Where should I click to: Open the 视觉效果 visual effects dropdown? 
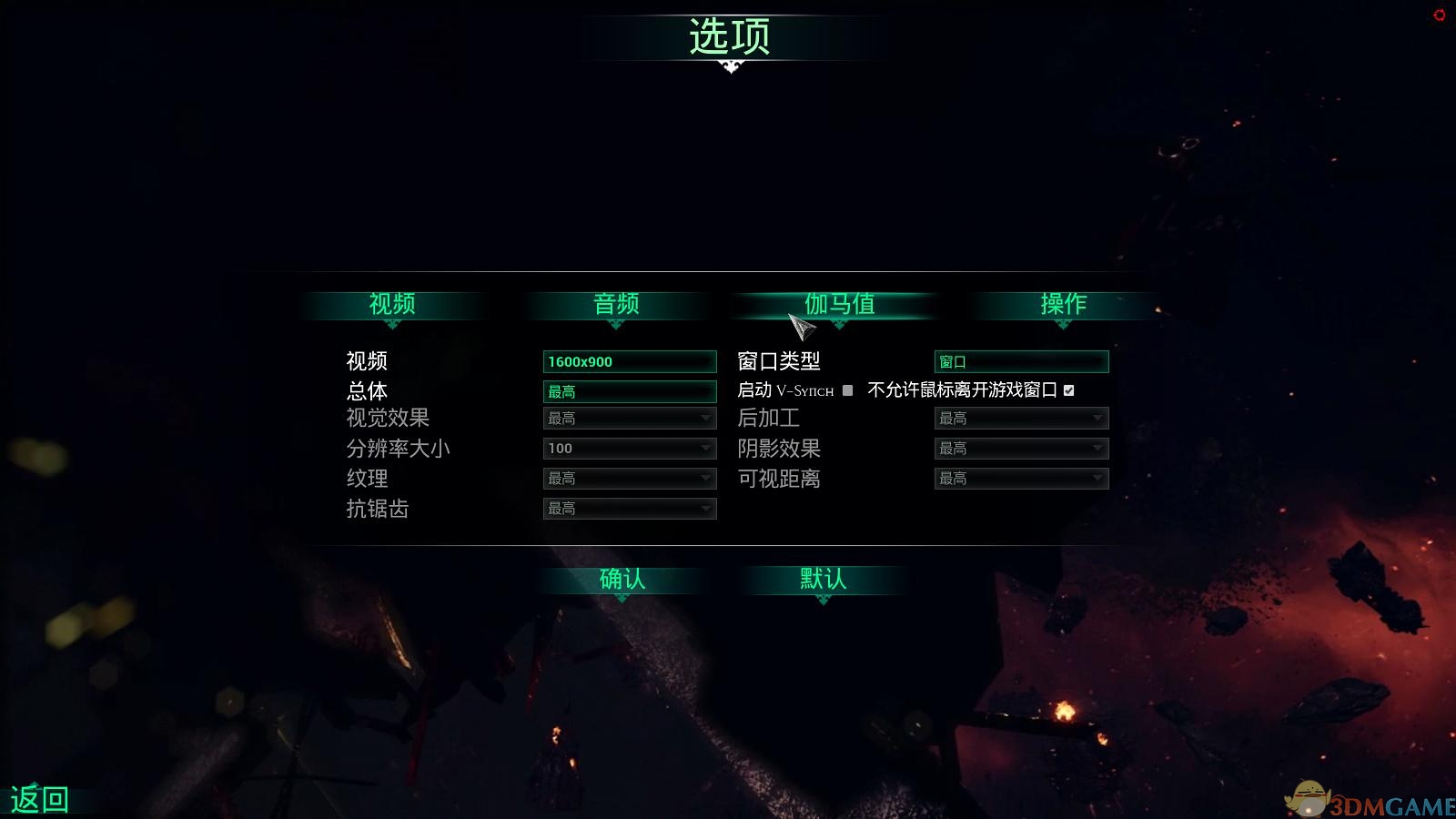[630, 418]
